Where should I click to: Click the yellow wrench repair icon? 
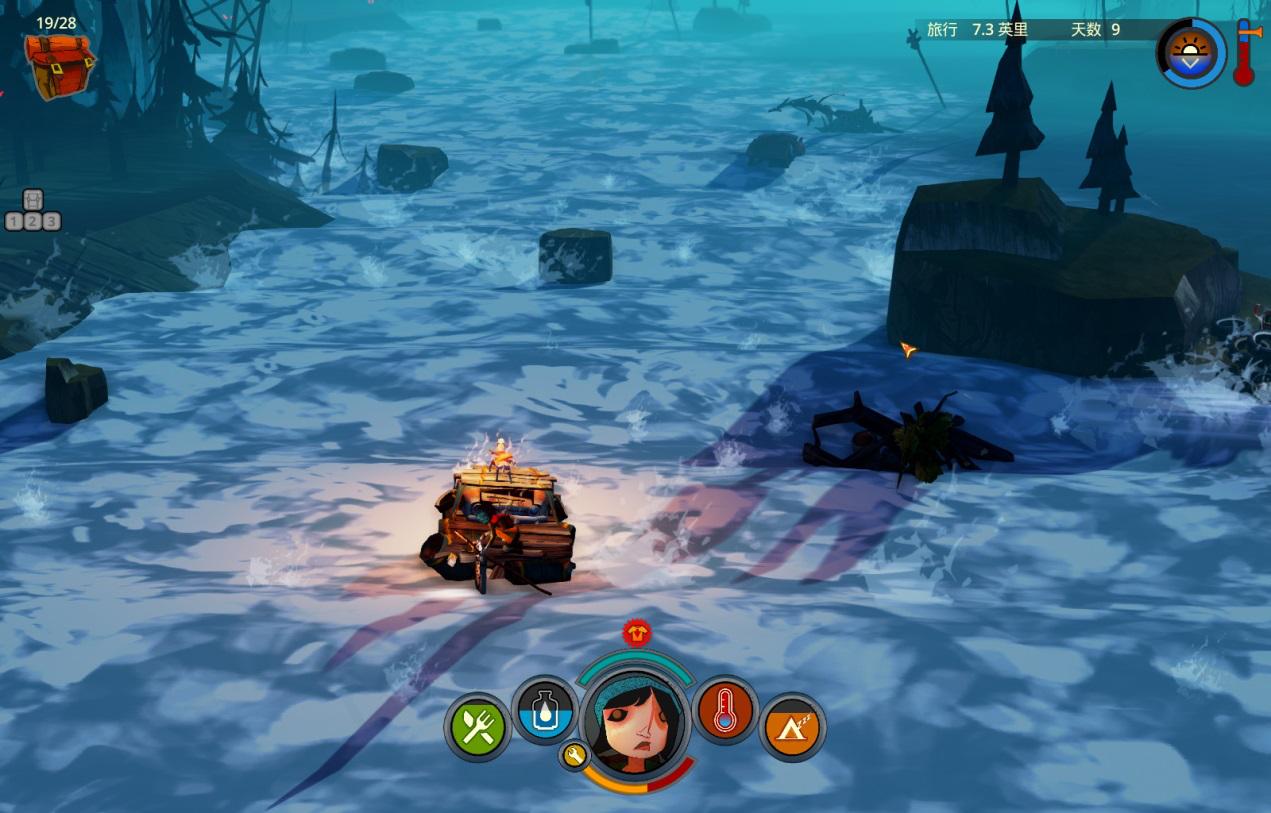pyautogui.click(x=574, y=756)
